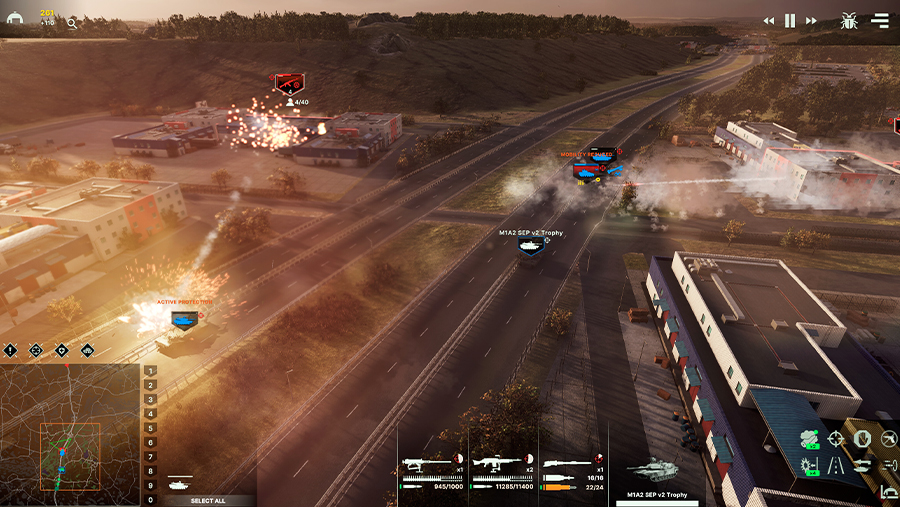This screenshot has width=900, height=507.
Task: Activate the smoke launcher ability
Action: [810, 439]
